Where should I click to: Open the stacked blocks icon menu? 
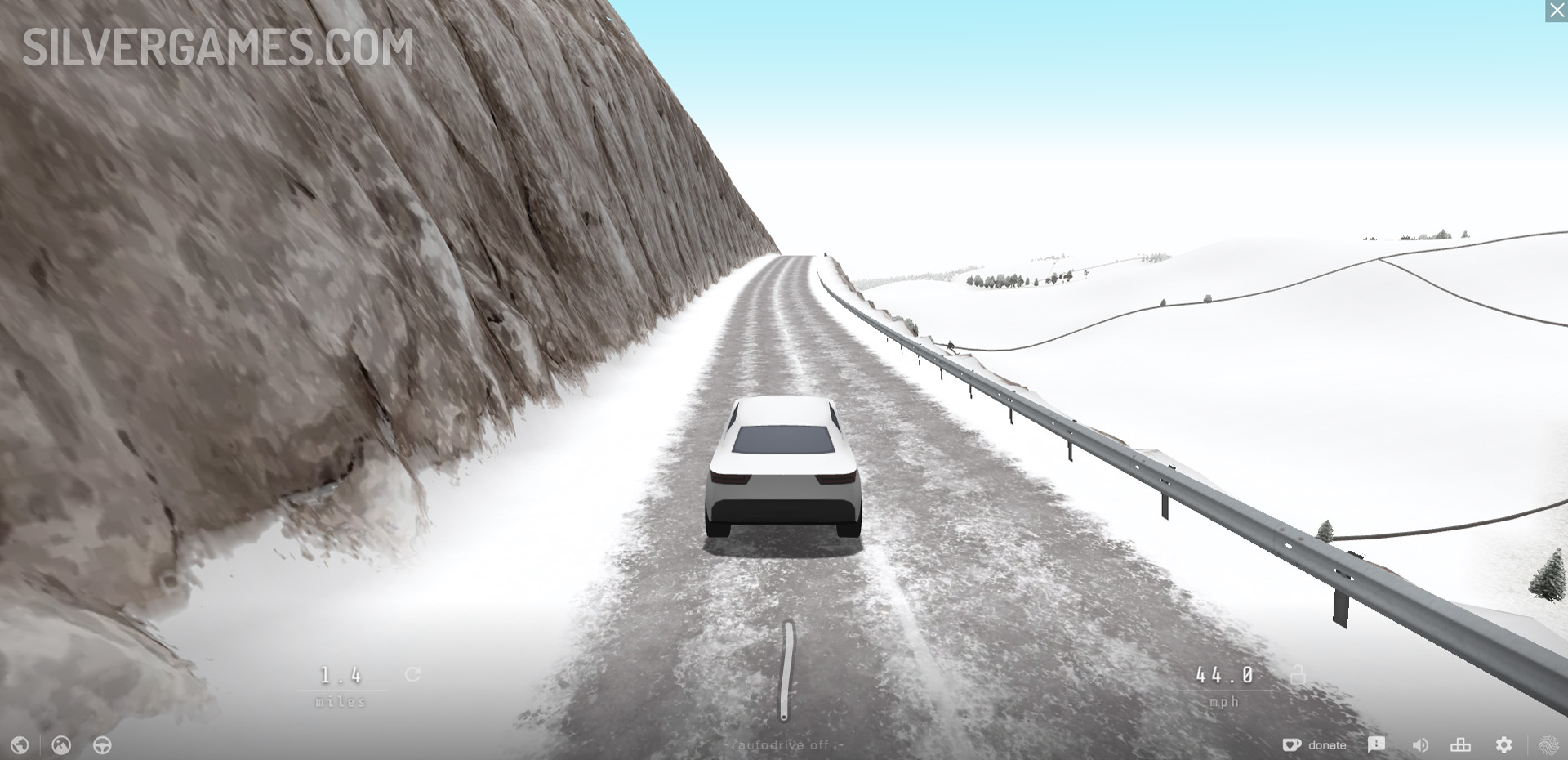[x=1460, y=745]
